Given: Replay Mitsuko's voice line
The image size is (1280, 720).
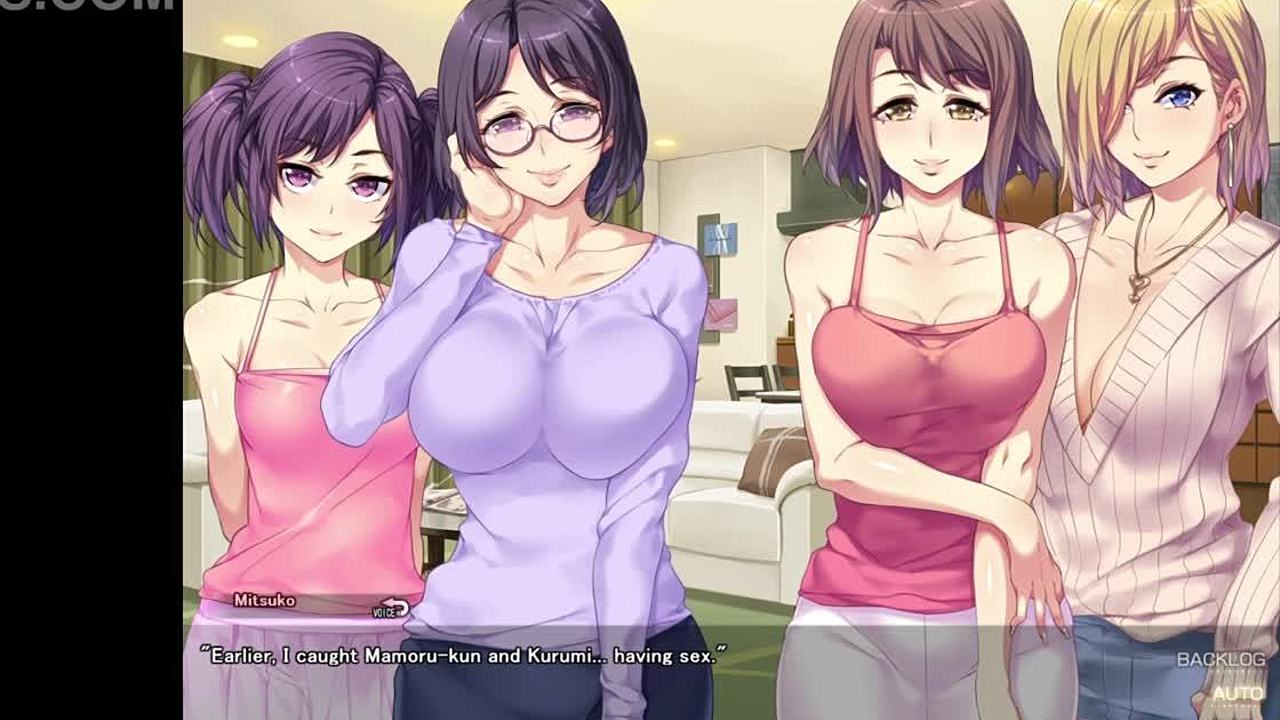Looking at the screenshot, I should pyautogui.click(x=391, y=609).
